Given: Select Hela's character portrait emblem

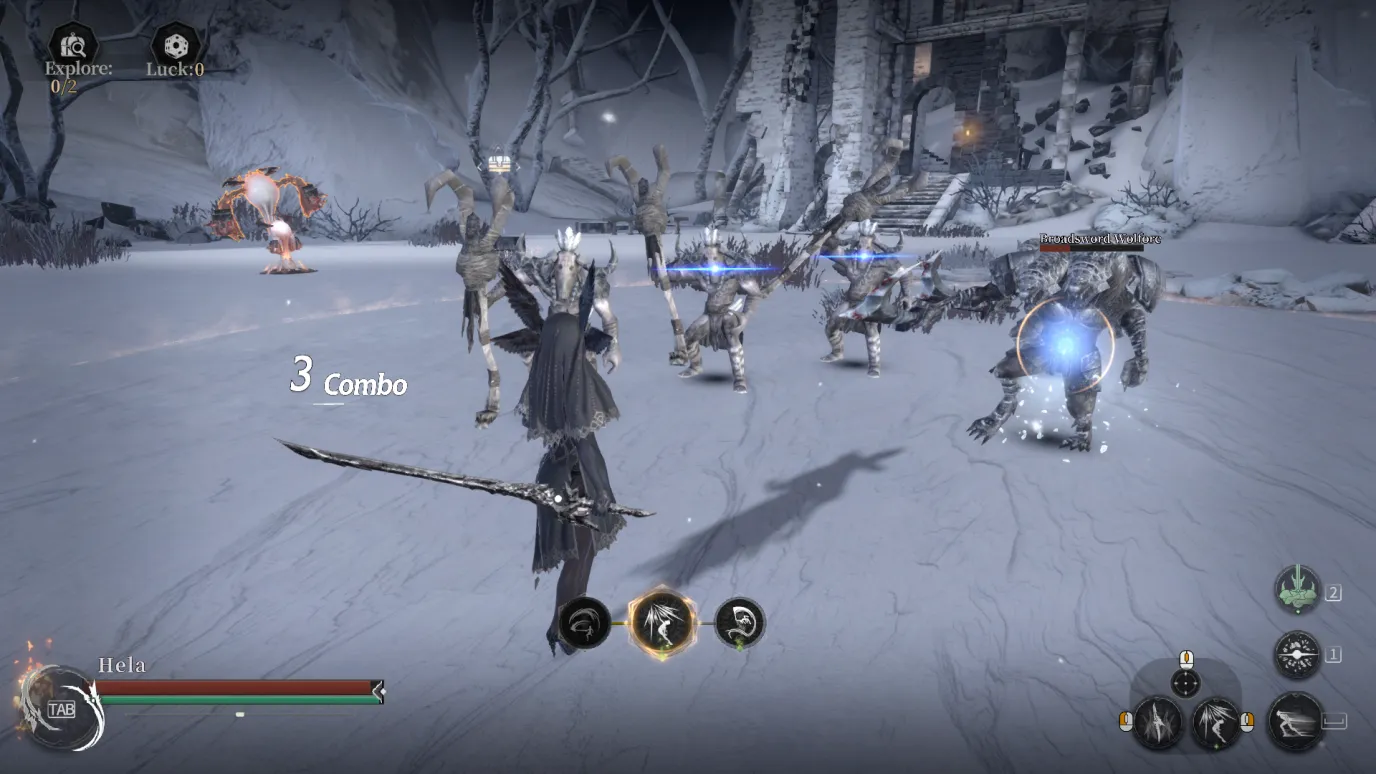Looking at the screenshot, I should tap(60, 708).
